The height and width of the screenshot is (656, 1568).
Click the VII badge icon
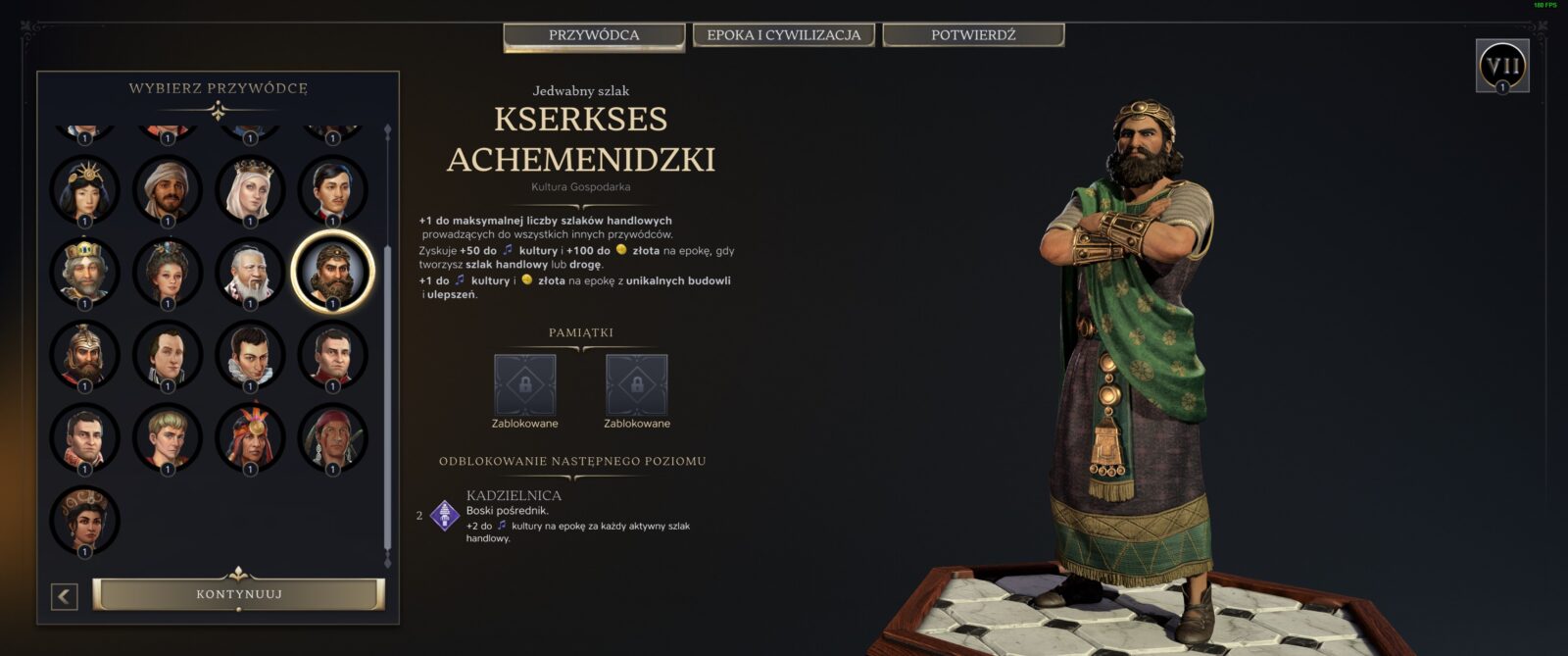(x=1502, y=66)
